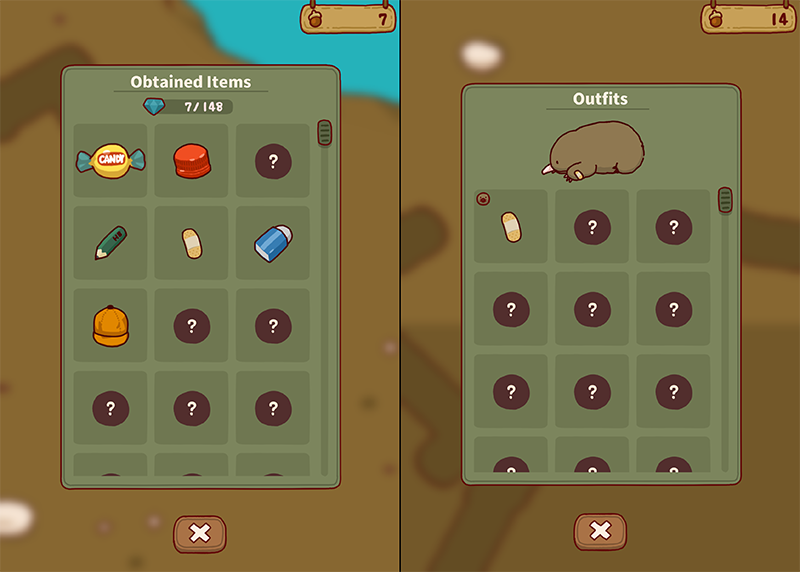Choose the orange baseball cap item
The height and width of the screenshot is (572, 800).
[110, 325]
